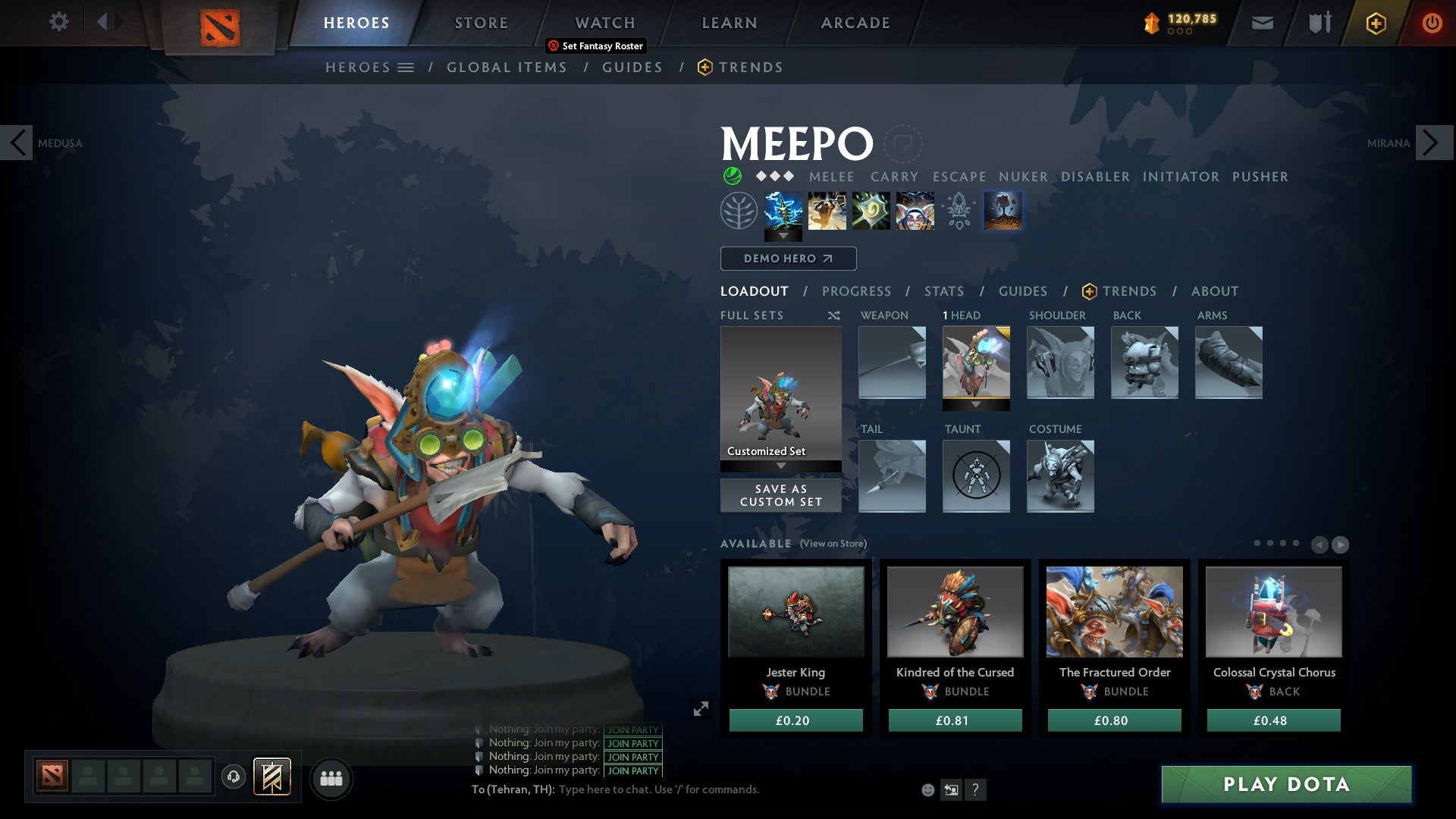This screenshot has width=1456, height=819.
Task: Select the Divided We Stand ability icon
Action: [914, 210]
